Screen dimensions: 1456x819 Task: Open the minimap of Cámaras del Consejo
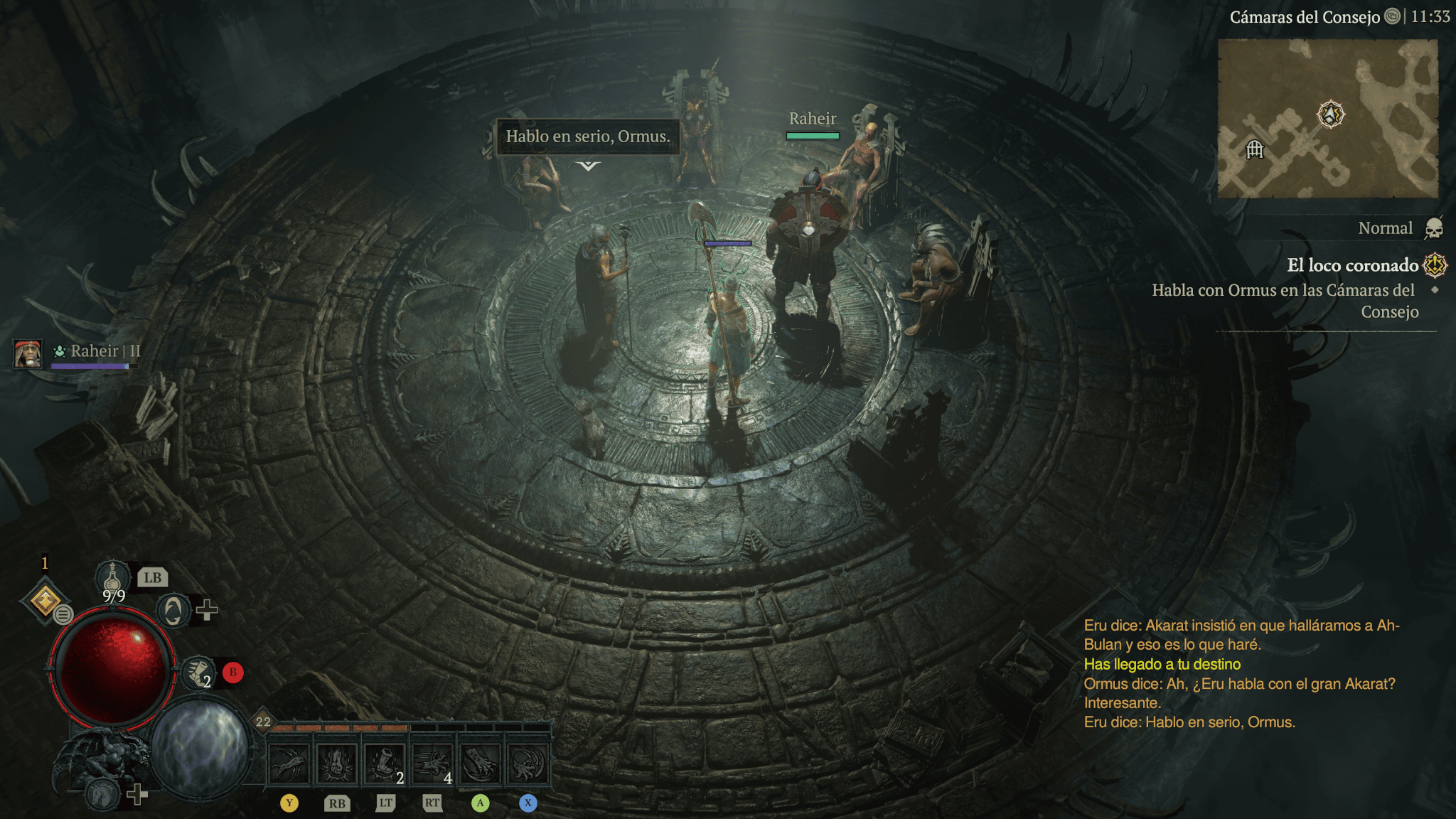point(1327,119)
